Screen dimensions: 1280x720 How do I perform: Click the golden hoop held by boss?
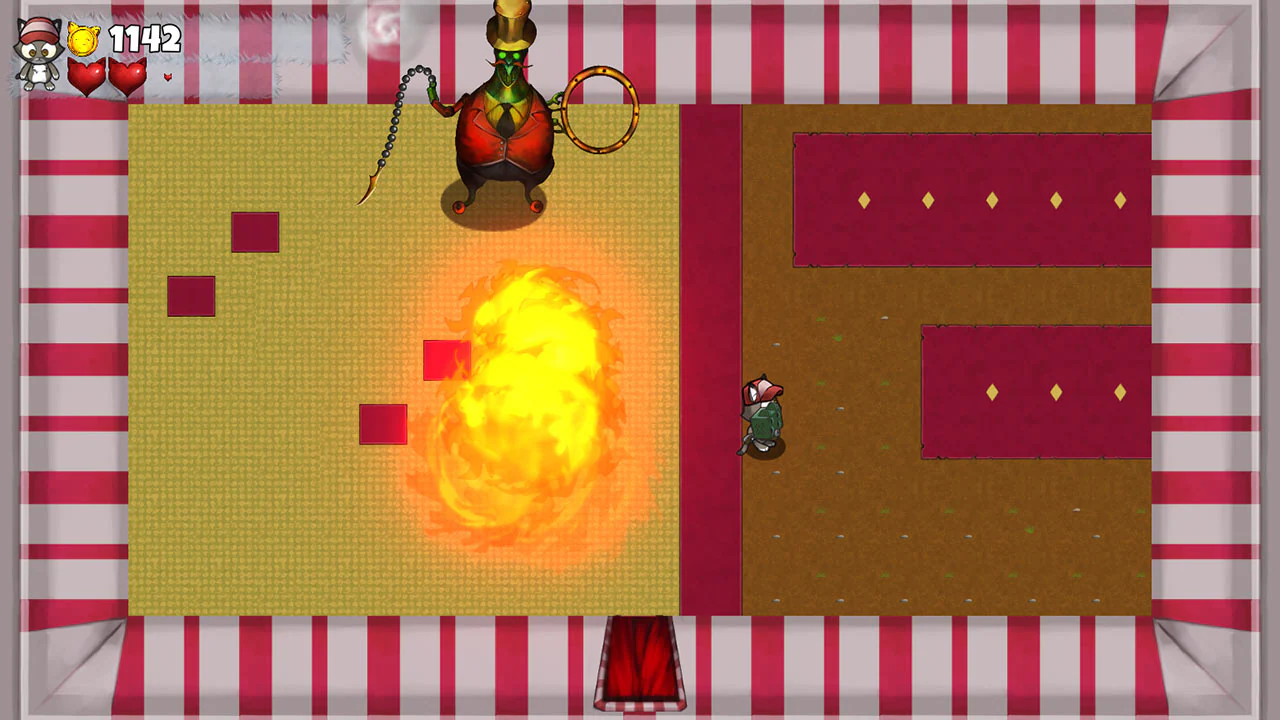pos(599,110)
